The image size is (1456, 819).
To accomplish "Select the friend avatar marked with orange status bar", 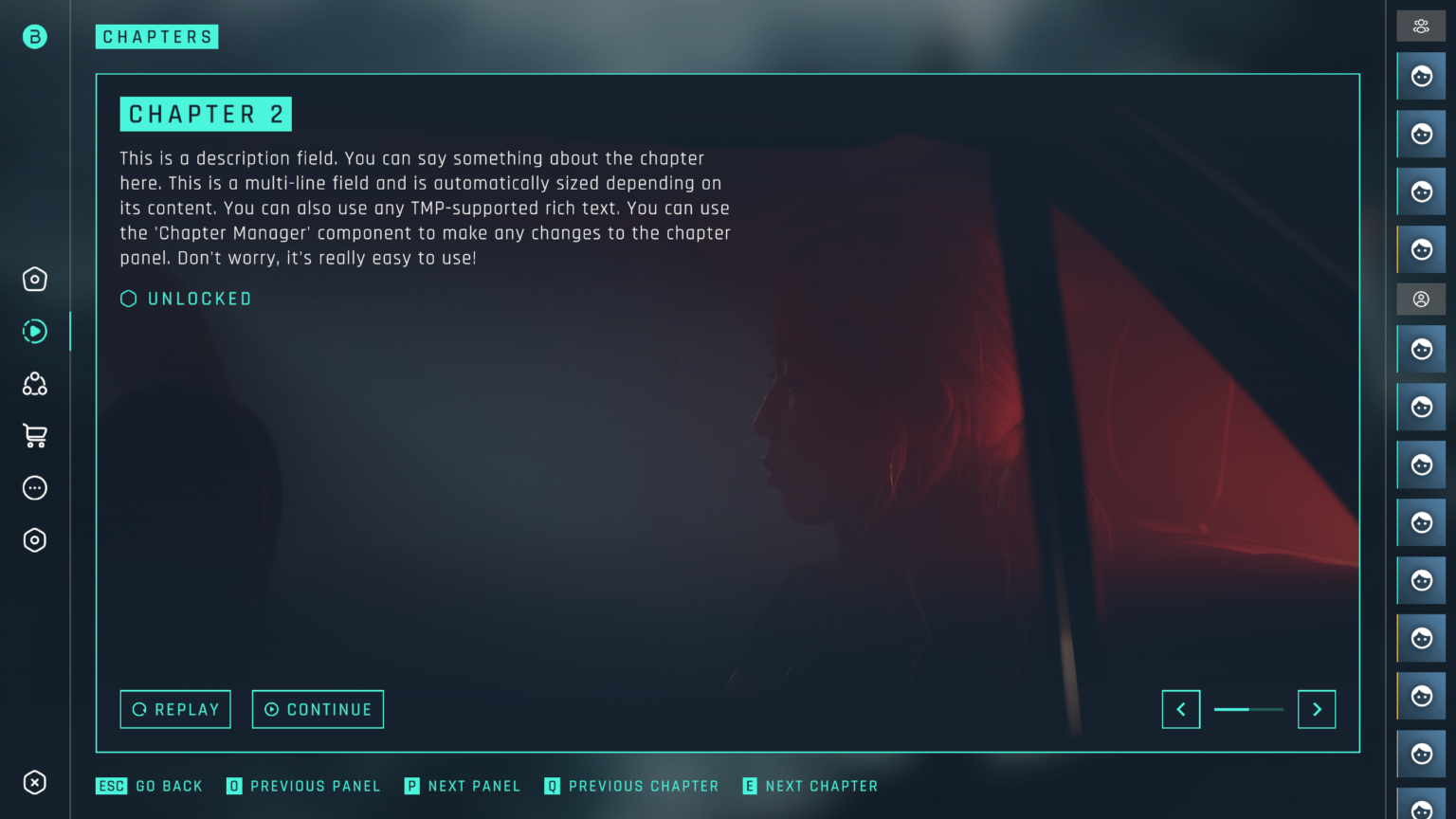I will click(x=1420, y=249).
